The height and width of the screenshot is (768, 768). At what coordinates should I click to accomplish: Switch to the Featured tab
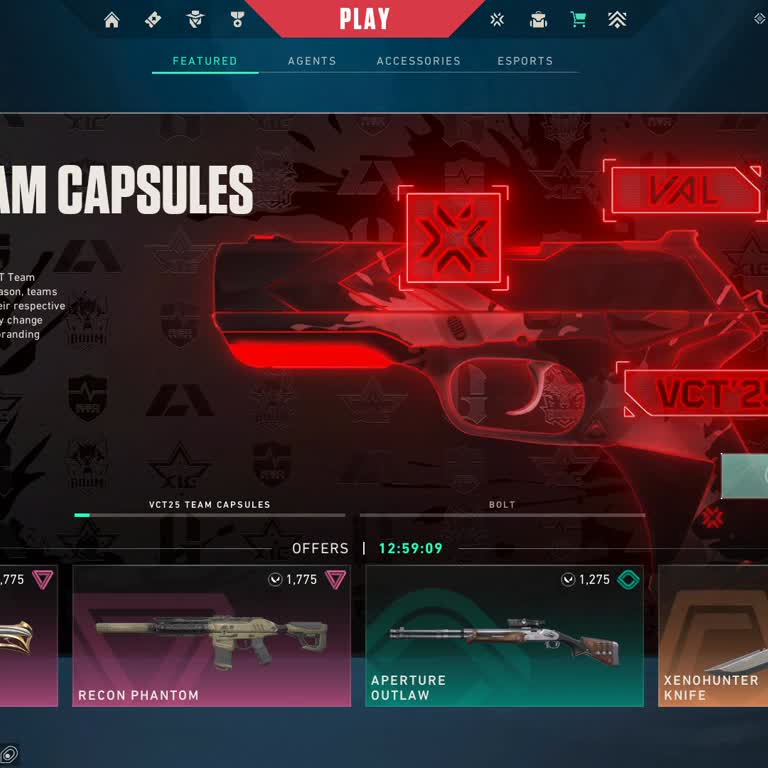tap(205, 61)
